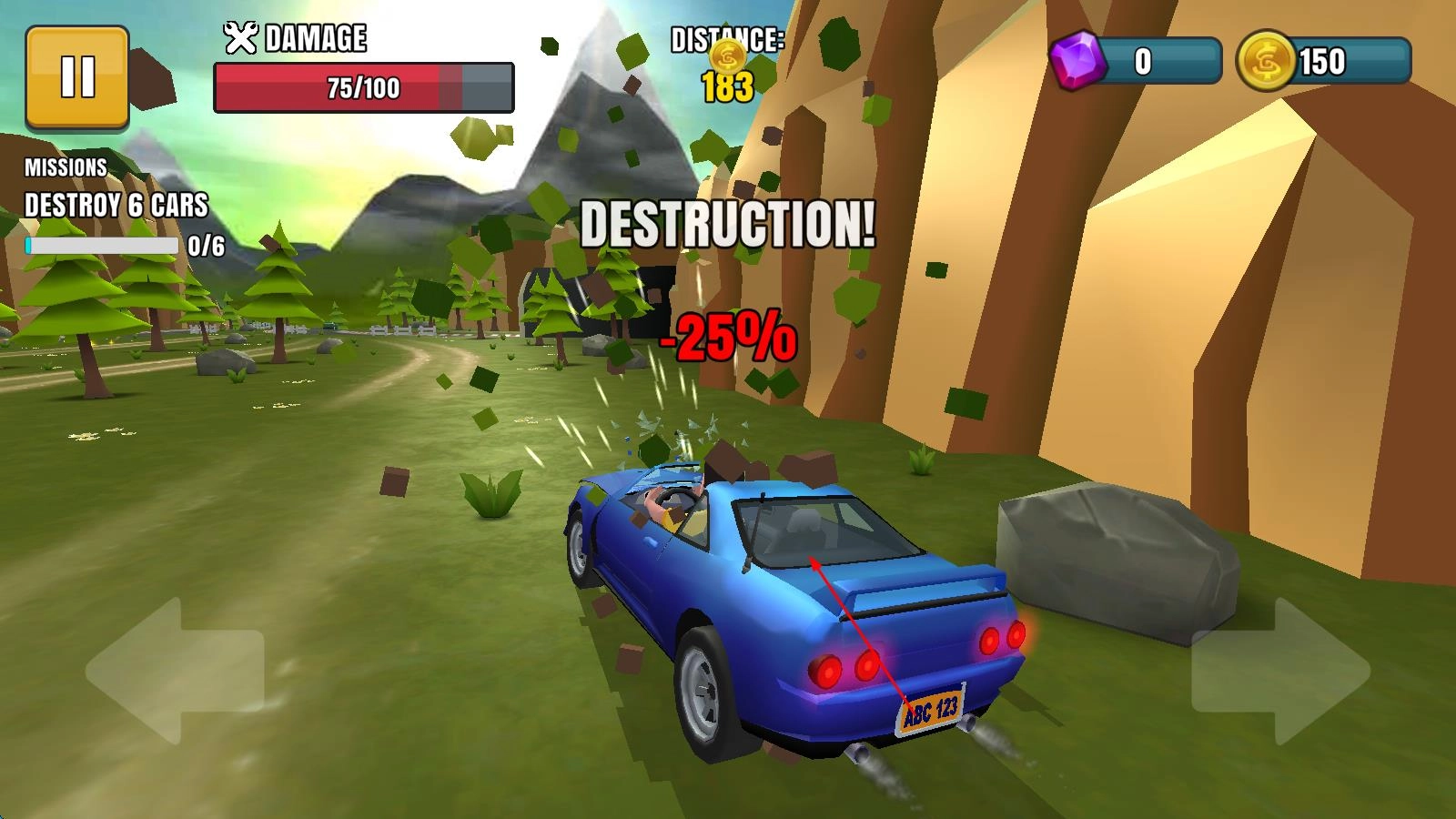Pause the game with the yellow button
Screen dimensions: 1456x819
tap(77, 76)
